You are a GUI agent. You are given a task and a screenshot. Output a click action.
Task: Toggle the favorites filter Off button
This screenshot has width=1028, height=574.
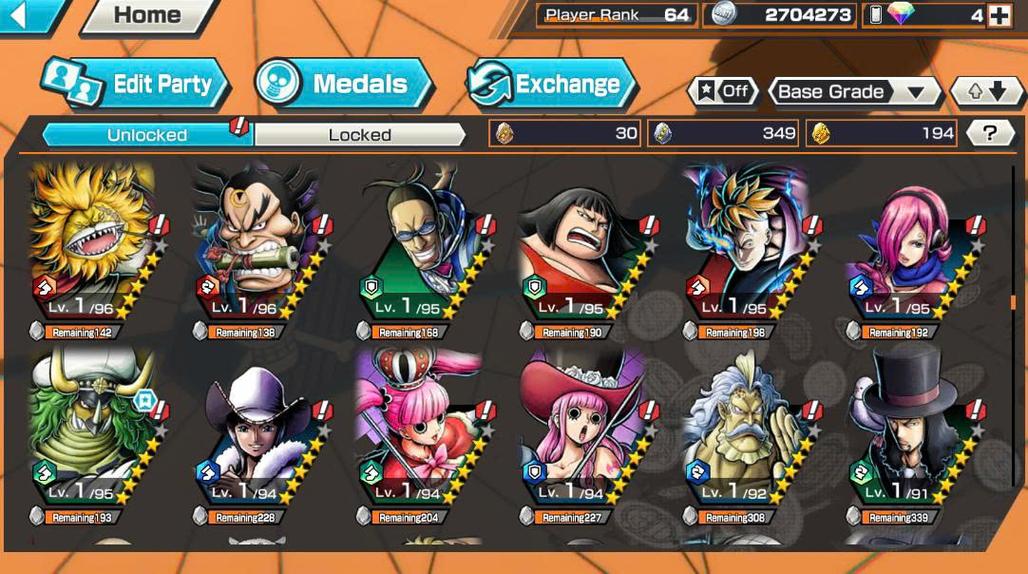pyautogui.click(x=722, y=91)
